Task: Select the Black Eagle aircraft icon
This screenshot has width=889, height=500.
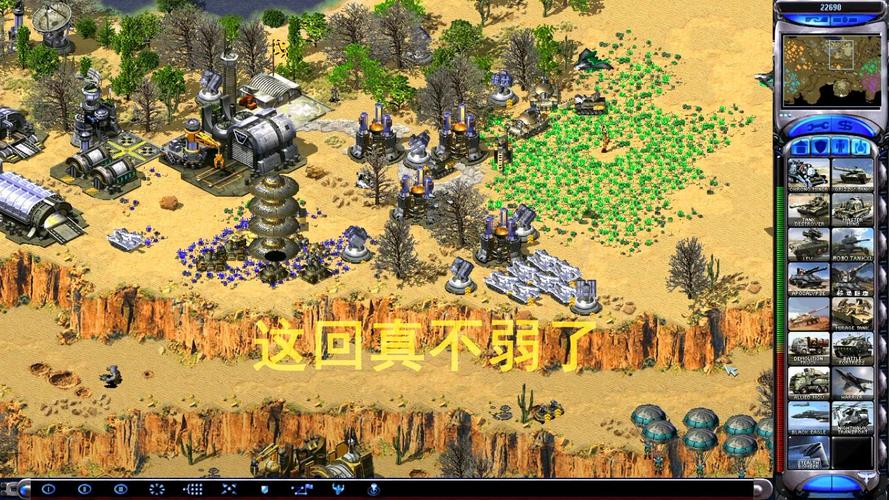Action: [x=808, y=417]
